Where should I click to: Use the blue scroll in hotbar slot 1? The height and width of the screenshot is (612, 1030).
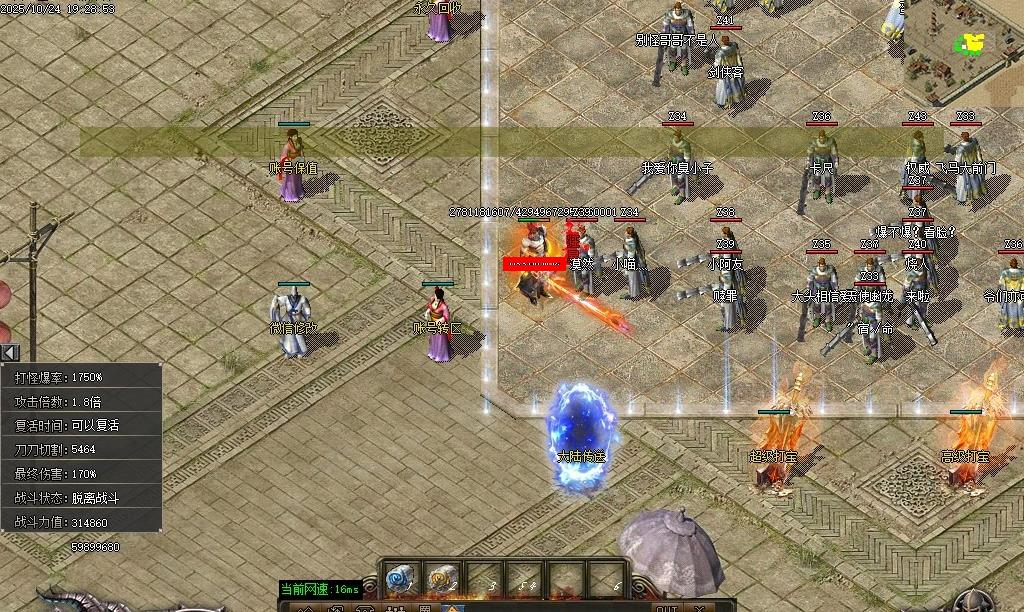400,578
